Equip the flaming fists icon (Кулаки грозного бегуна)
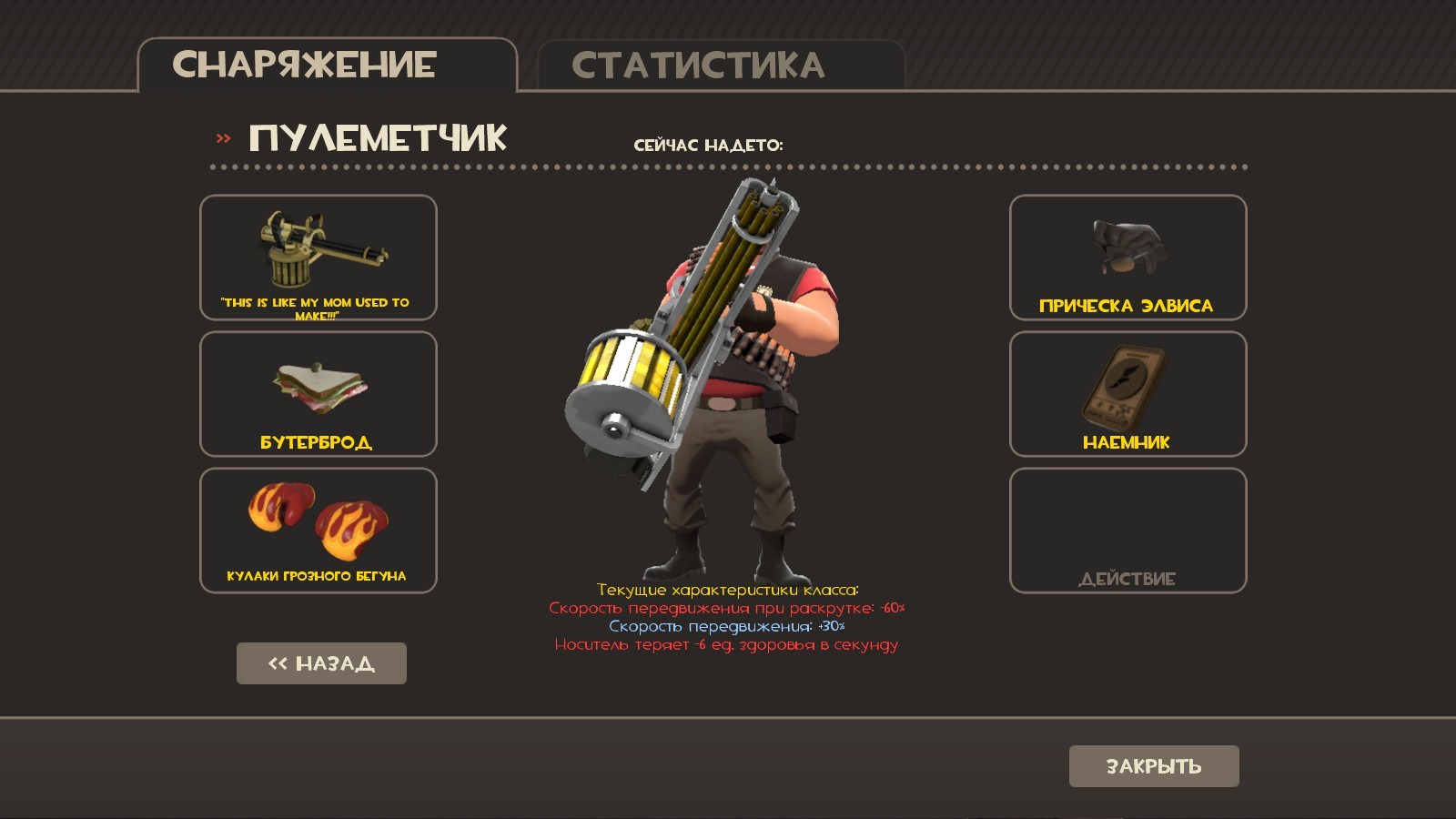The width and height of the screenshot is (1456, 819). (x=318, y=519)
